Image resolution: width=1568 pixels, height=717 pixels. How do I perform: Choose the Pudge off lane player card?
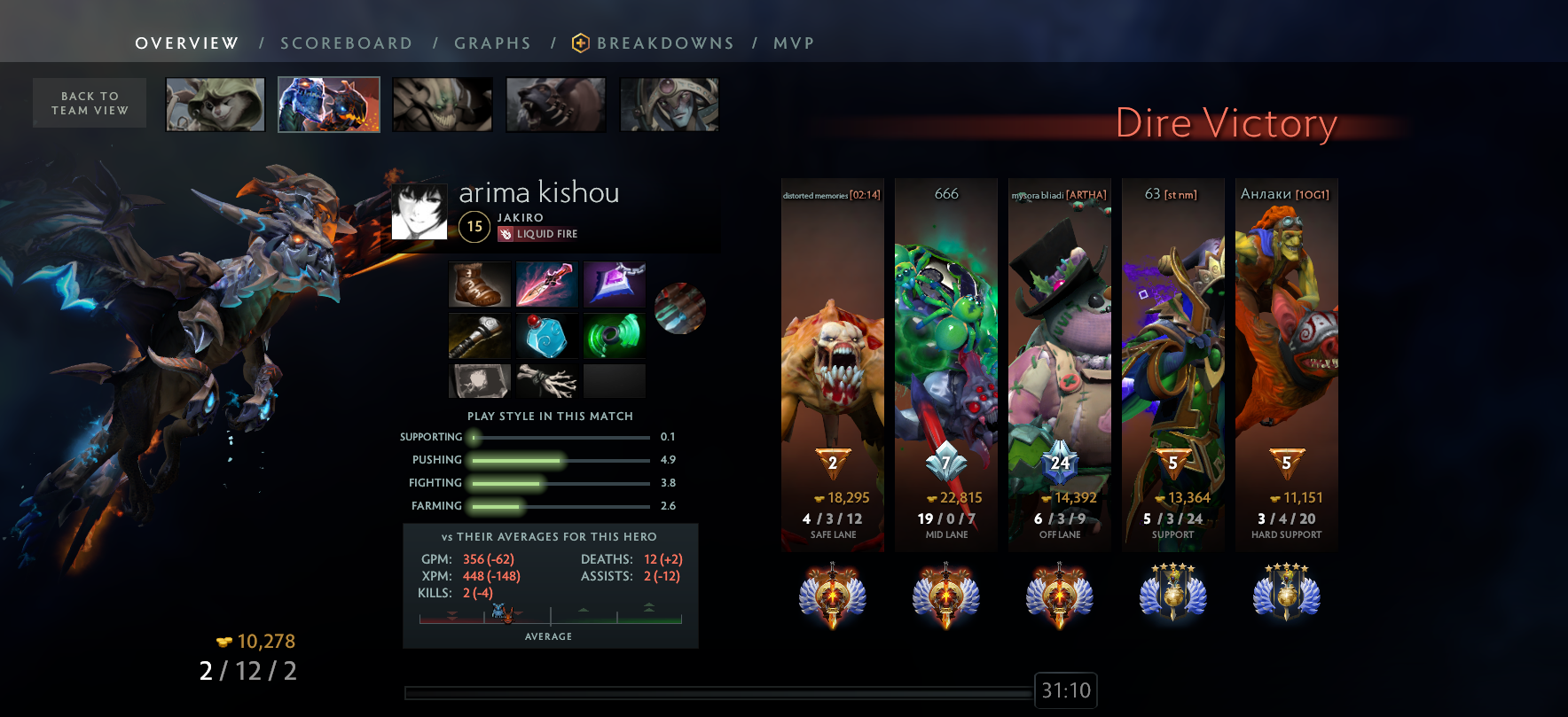pos(1060,363)
